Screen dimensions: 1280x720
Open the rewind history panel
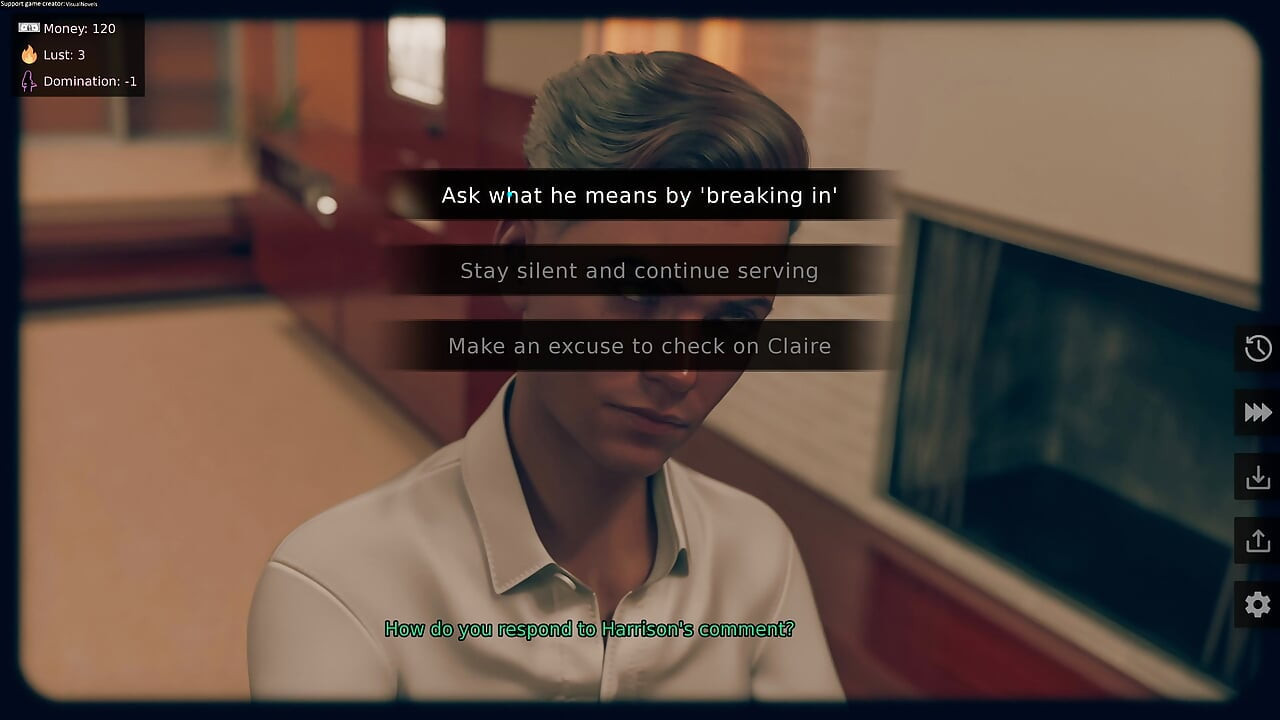pos(1256,349)
